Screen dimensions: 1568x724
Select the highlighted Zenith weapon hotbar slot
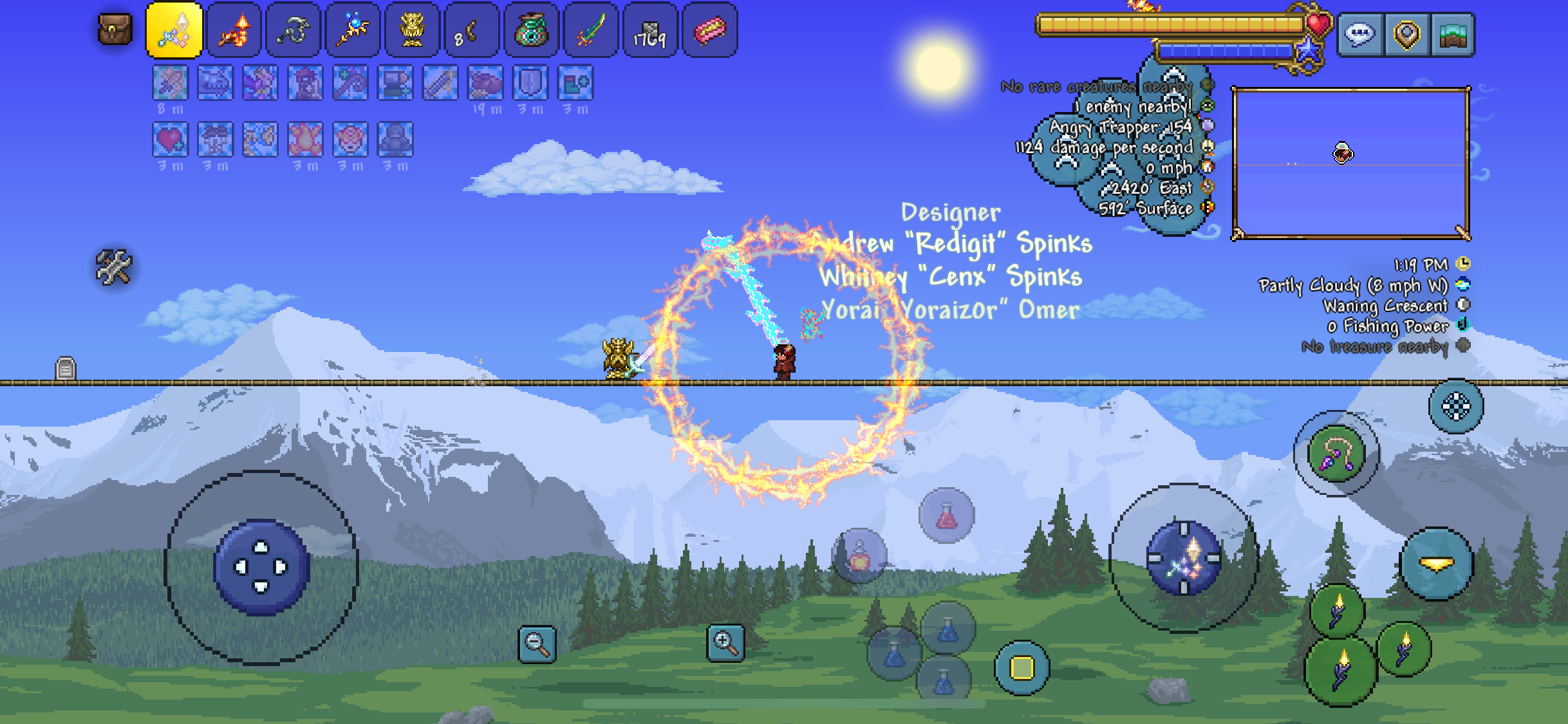pos(175,31)
